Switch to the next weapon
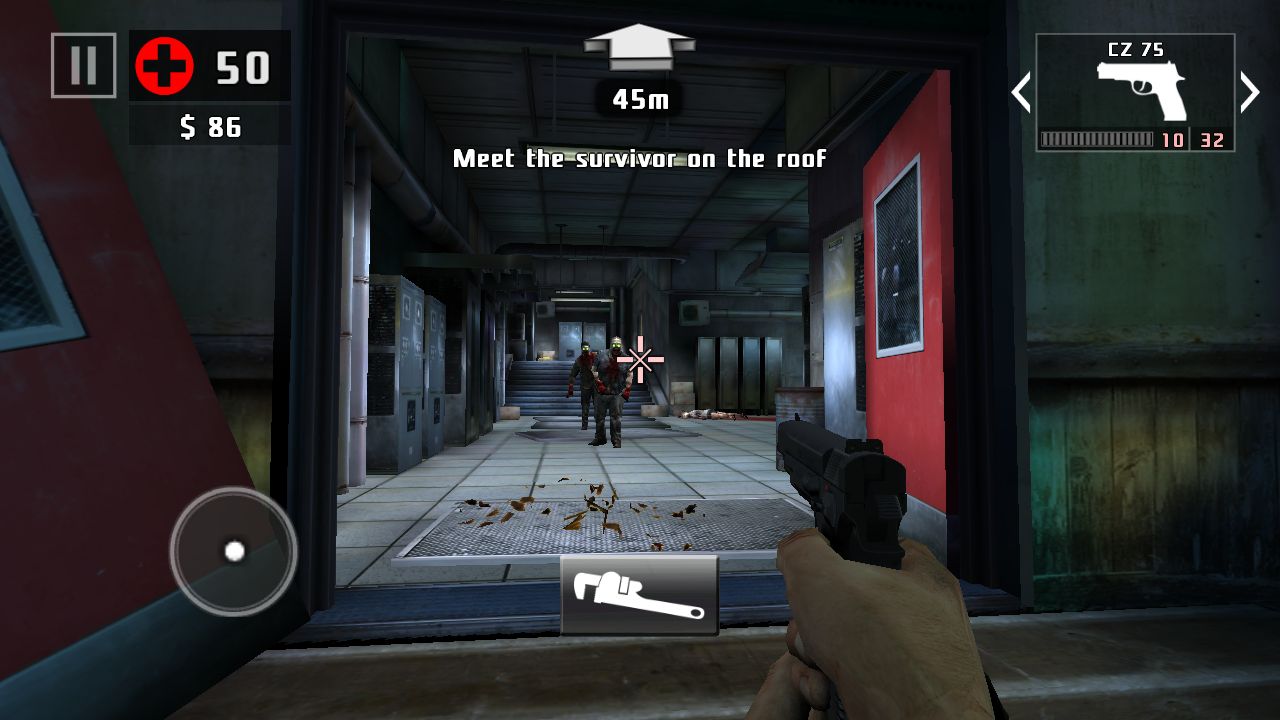1280x720 pixels. pyautogui.click(x=1250, y=93)
